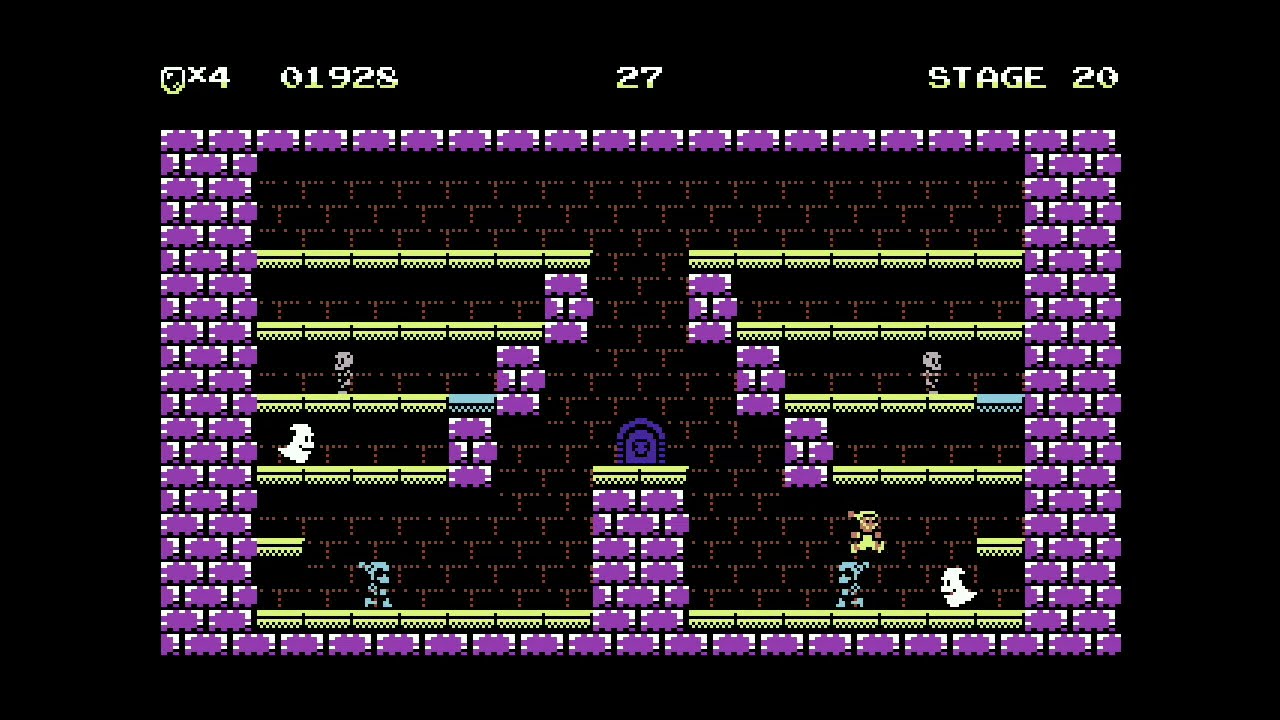
Task: Select the STAGE 20 label
Action: pos(1023,76)
